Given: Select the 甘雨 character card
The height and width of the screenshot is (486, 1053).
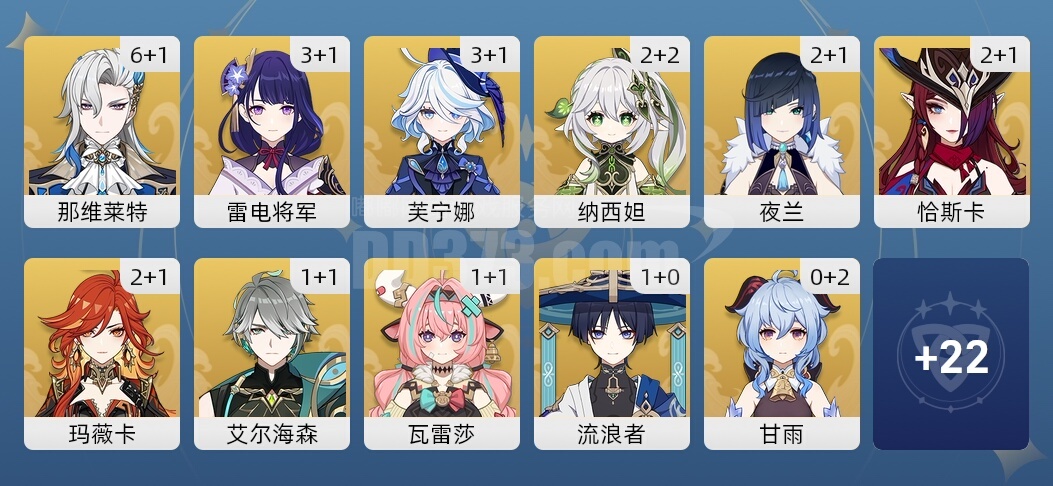Looking at the screenshot, I should coord(782,353).
